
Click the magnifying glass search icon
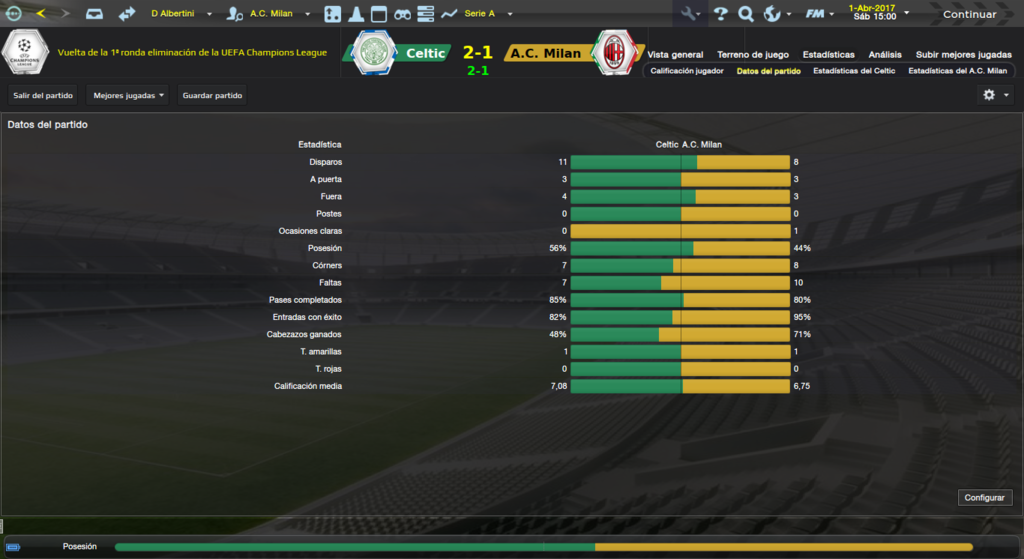point(746,14)
